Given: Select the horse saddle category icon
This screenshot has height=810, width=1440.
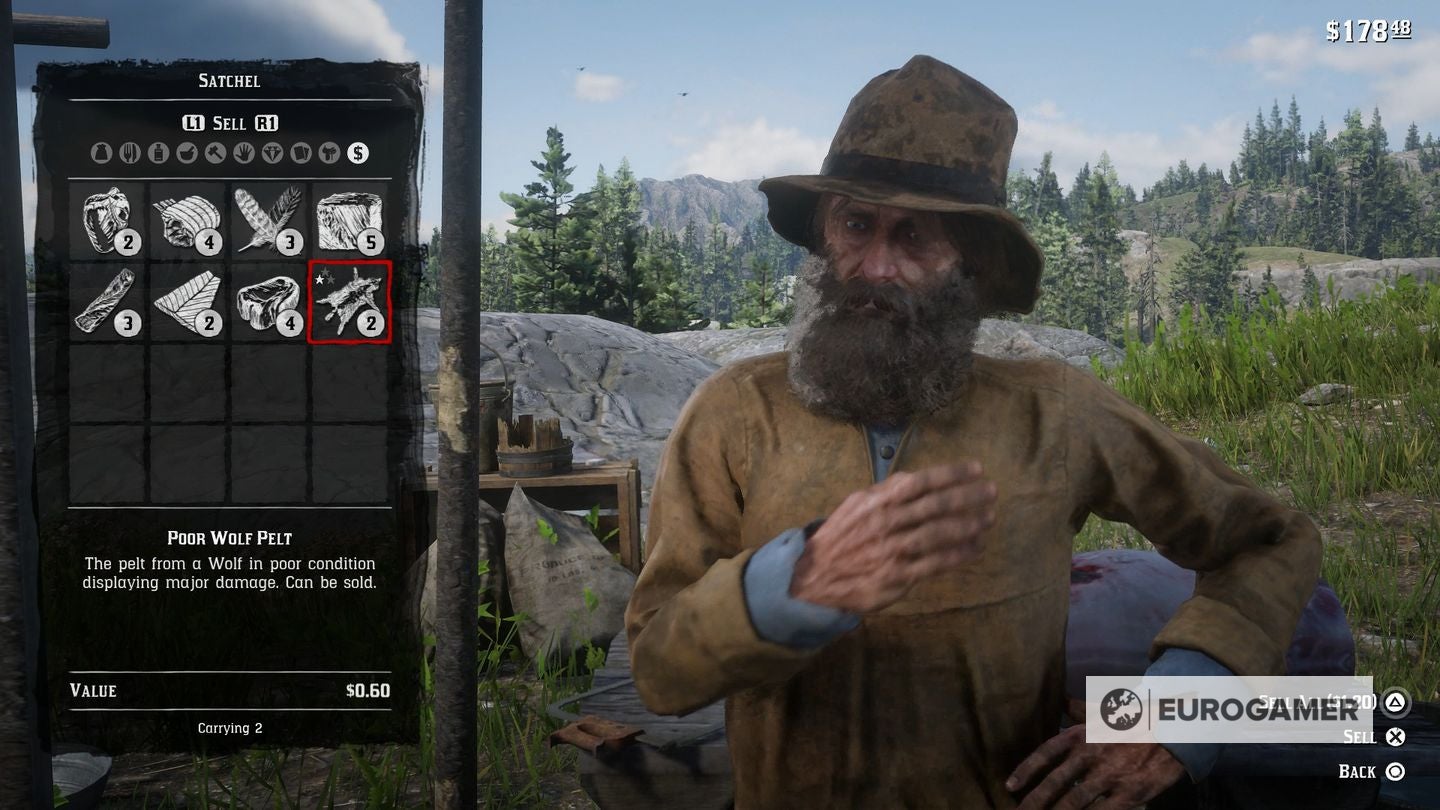Looking at the screenshot, I should click(331, 153).
